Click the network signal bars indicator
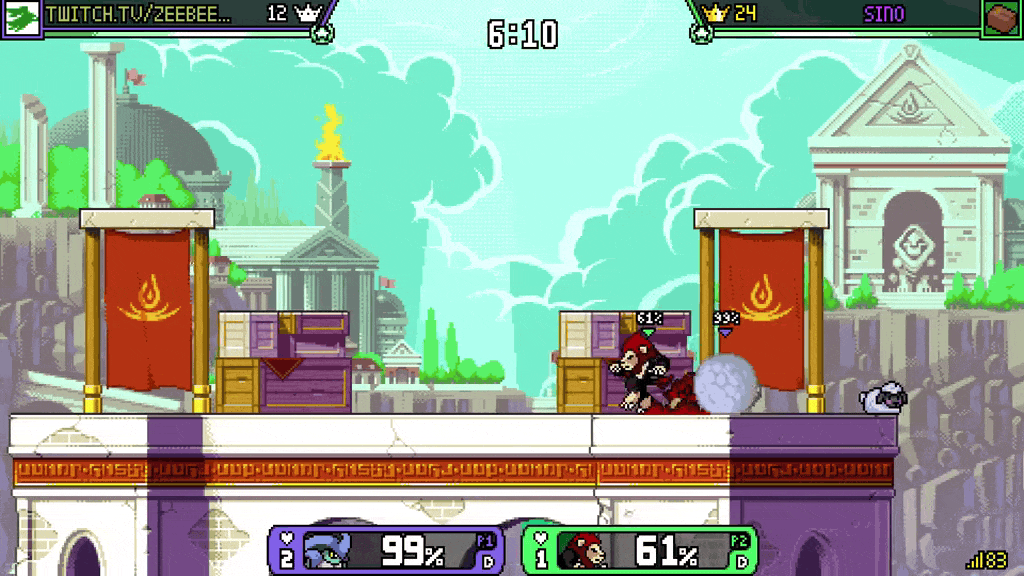Viewport: 1024px width, 576px height. (973, 561)
